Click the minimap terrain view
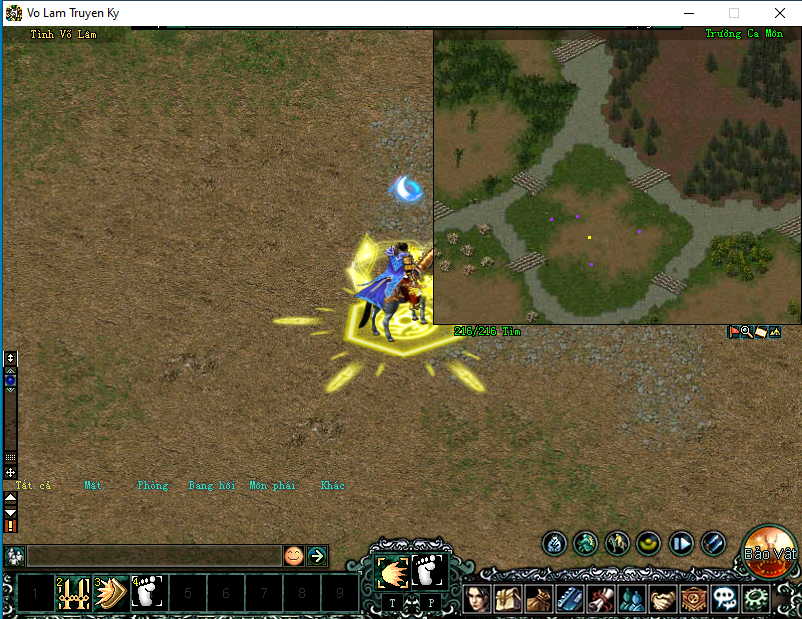Screen dimensions: 802x619 tap(616, 176)
